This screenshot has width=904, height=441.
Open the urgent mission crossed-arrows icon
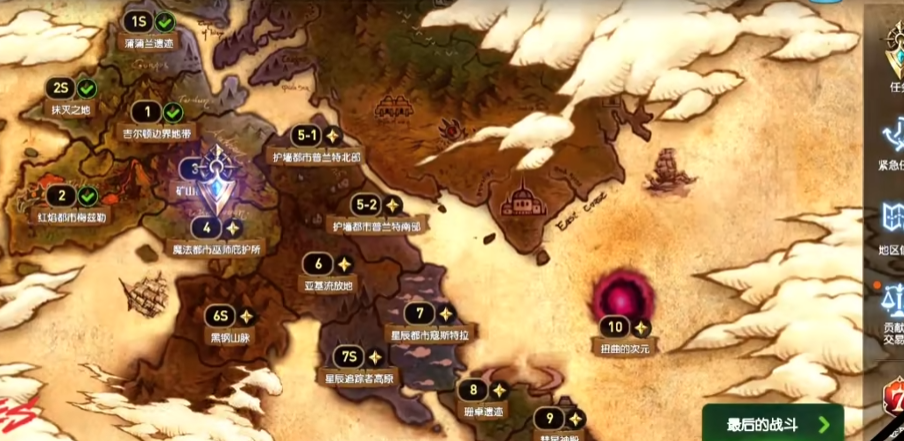point(890,138)
